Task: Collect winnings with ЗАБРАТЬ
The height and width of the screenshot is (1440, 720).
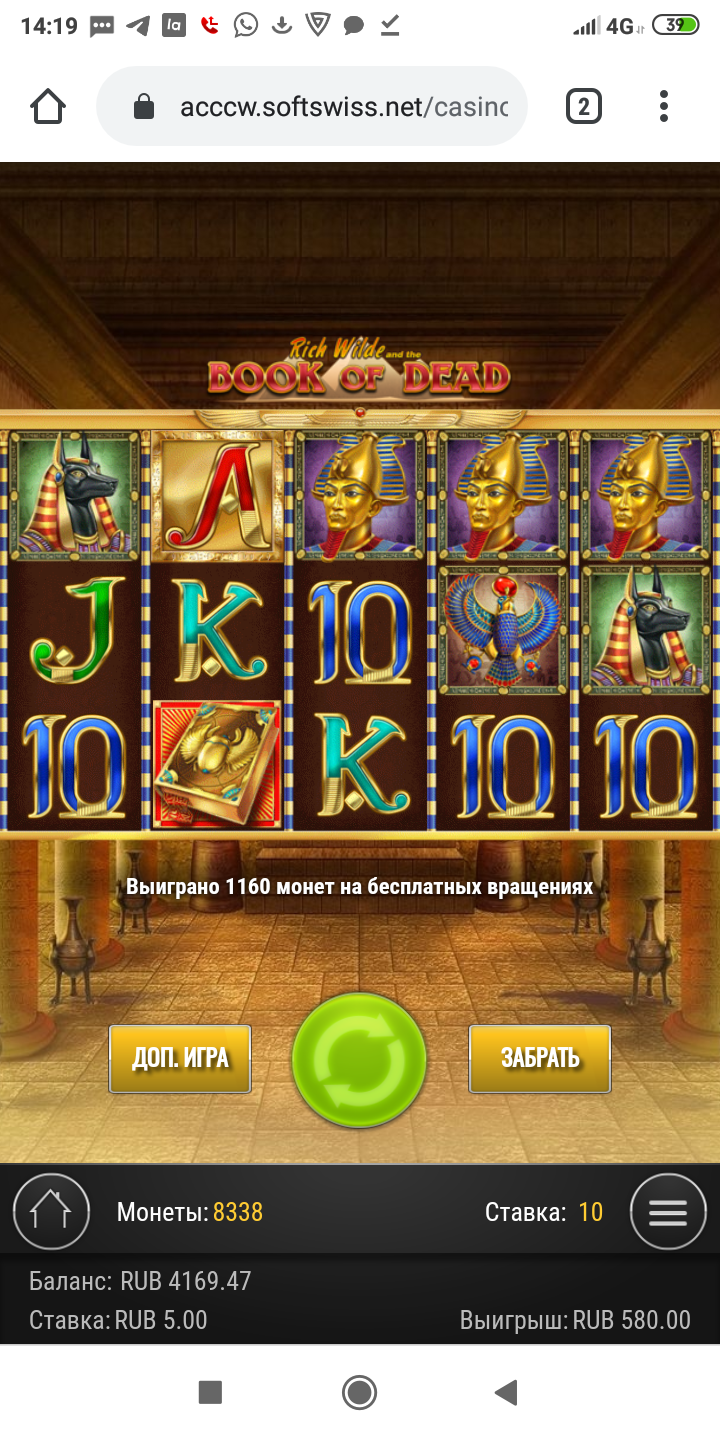Action: (540, 1059)
